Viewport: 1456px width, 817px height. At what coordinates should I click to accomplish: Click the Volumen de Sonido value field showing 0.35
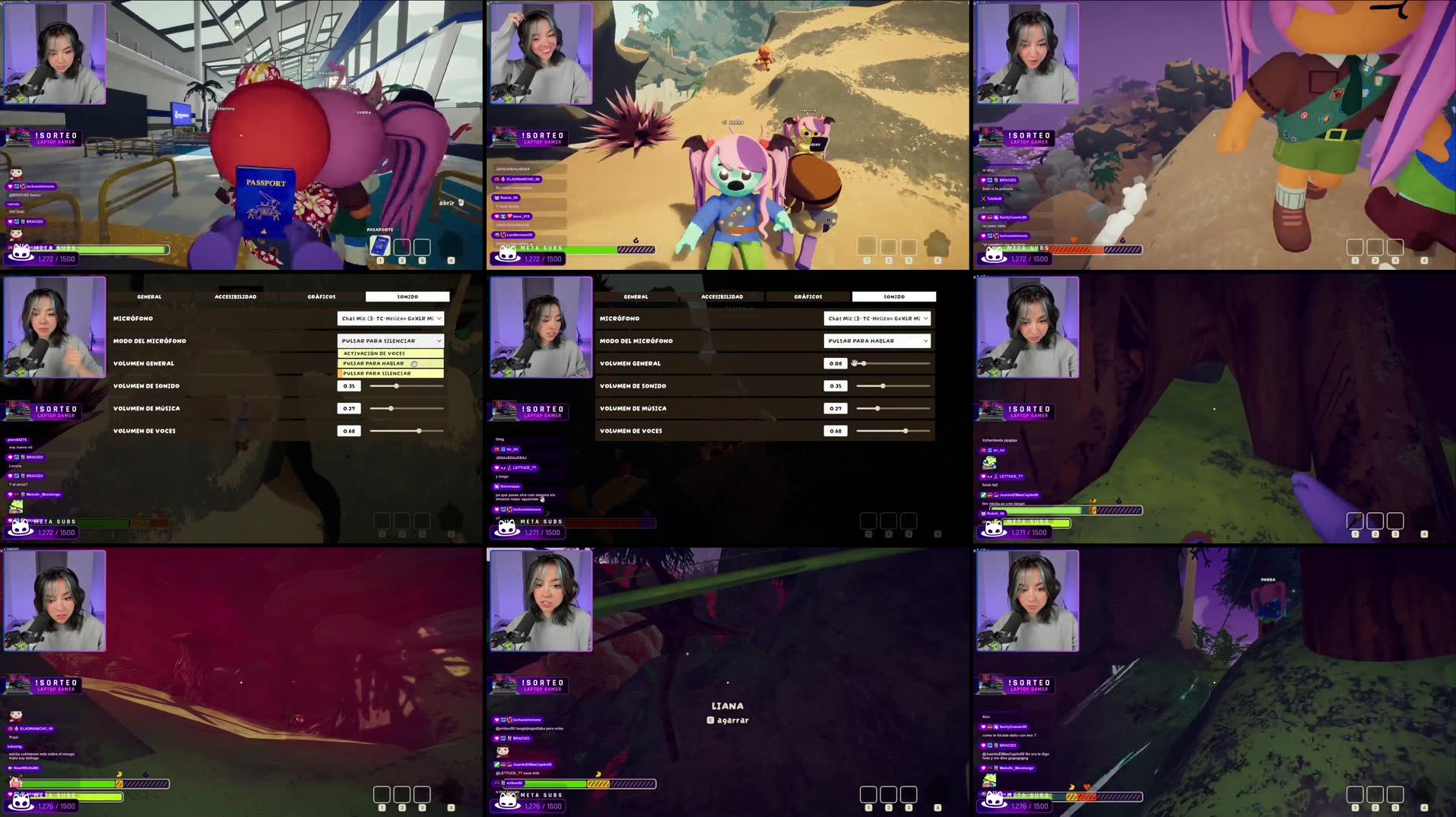coord(350,386)
